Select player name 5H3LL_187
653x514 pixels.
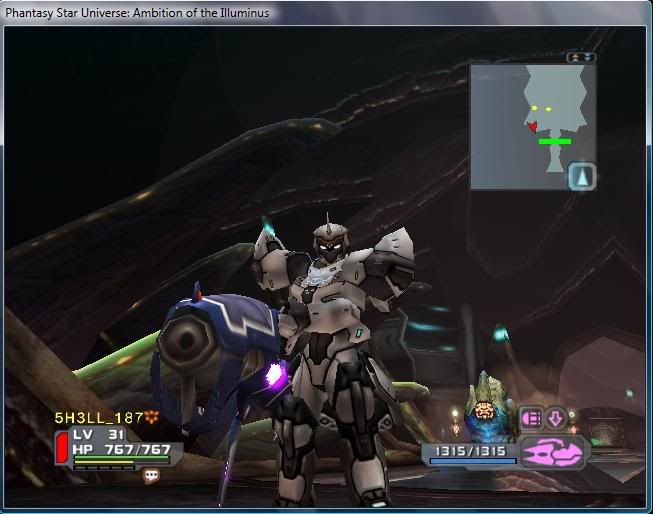[99, 417]
